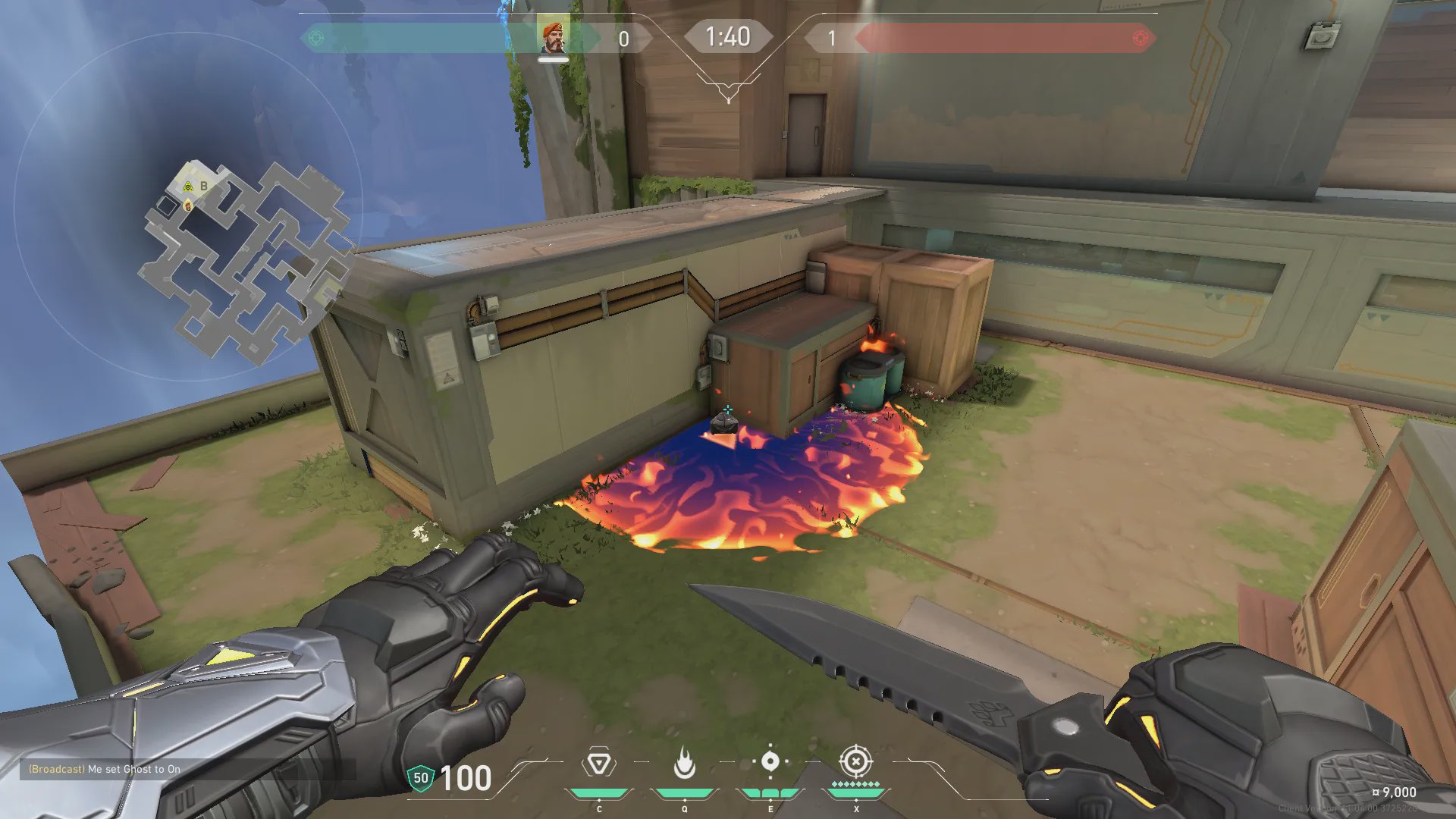Viewport: 1456px width, 819px height.
Task: Activate the Stim Beacon ability icon
Action: [599, 763]
